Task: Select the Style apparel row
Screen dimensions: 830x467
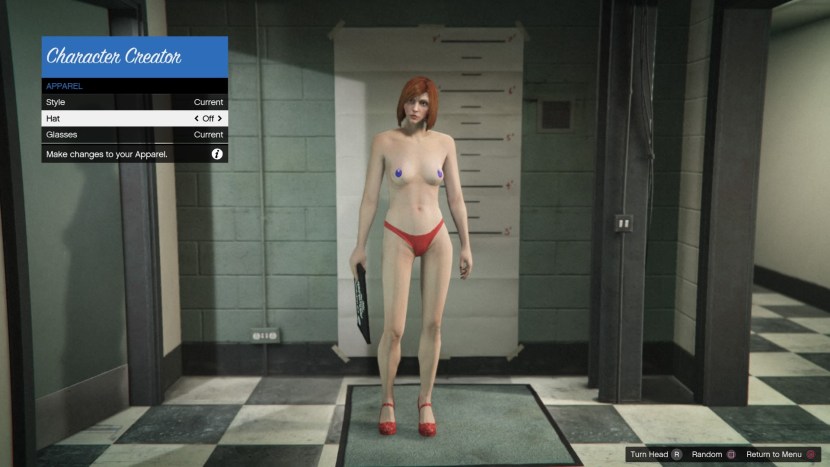Action: (x=134, y=102)
